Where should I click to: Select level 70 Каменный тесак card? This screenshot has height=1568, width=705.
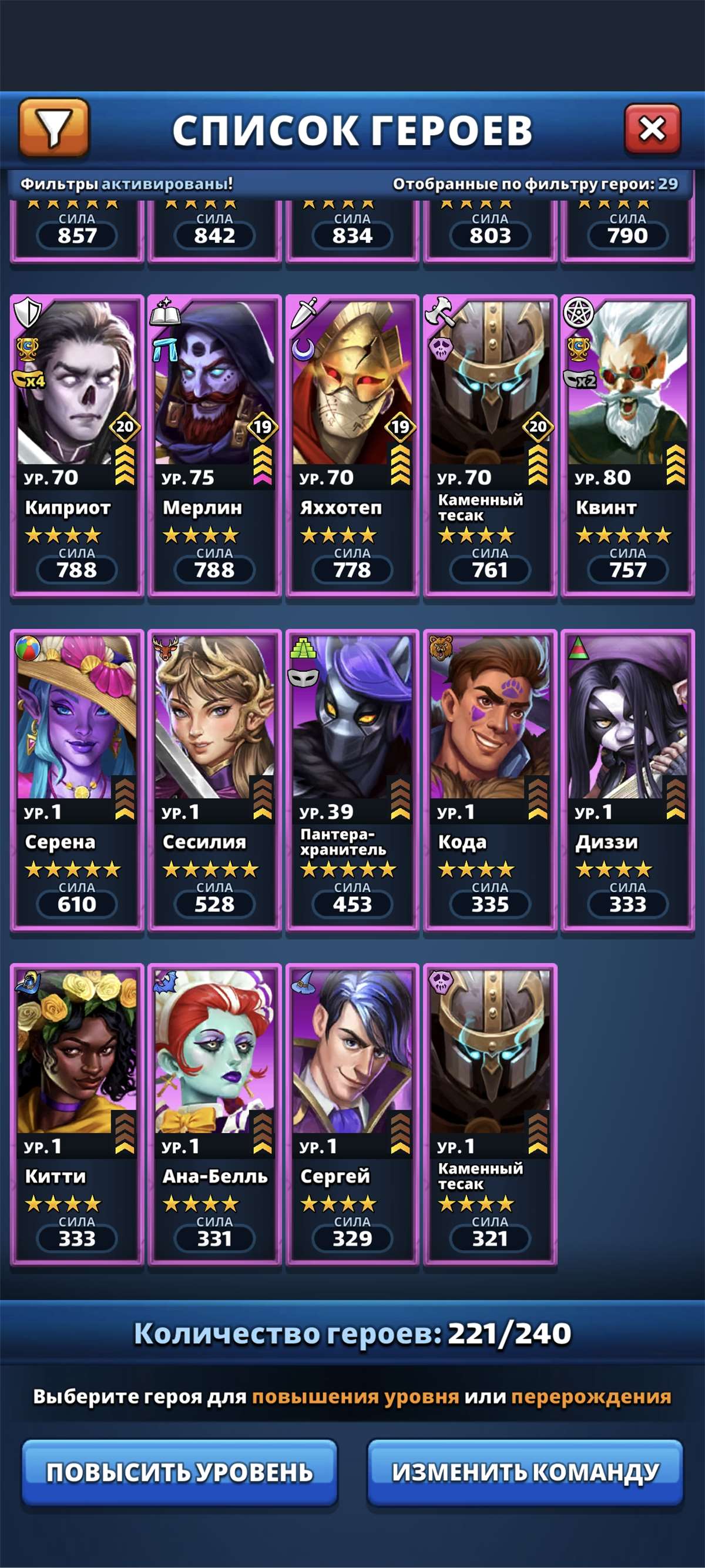(x=489, y=444)
